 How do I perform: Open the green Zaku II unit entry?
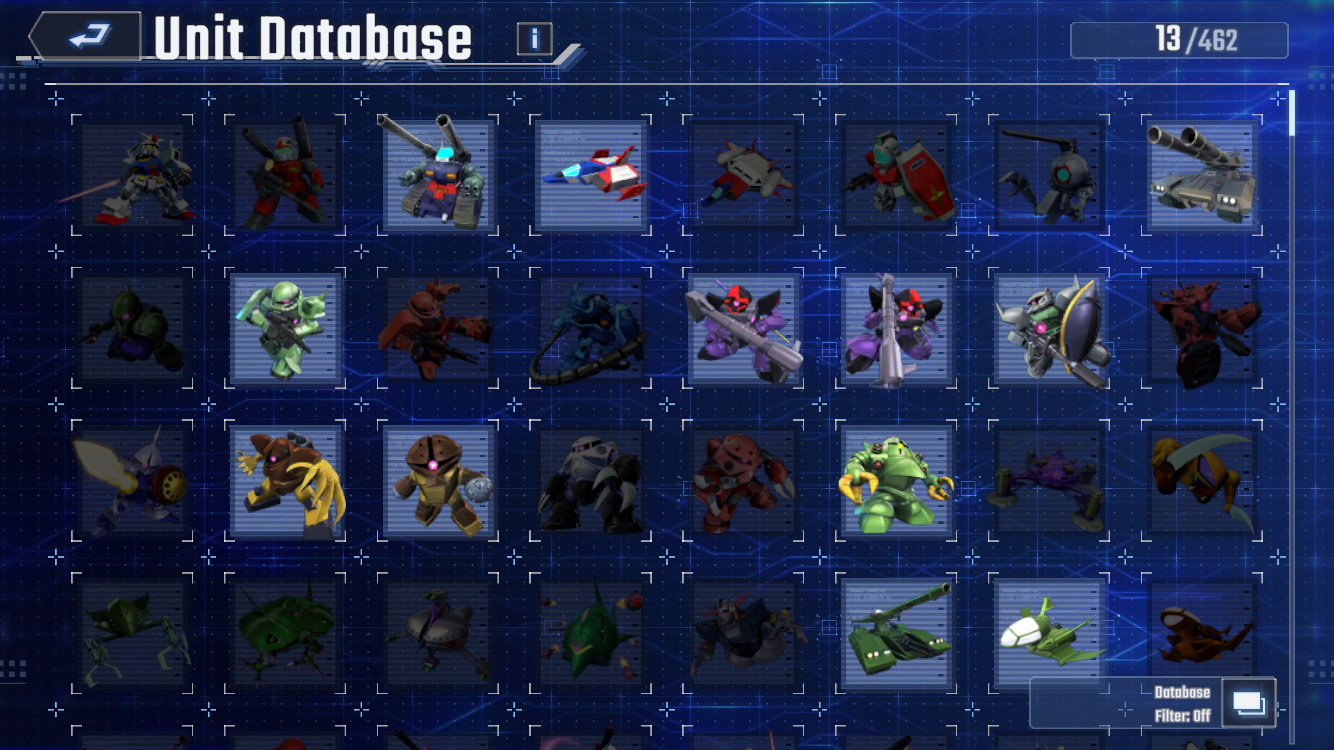[286, 329]
